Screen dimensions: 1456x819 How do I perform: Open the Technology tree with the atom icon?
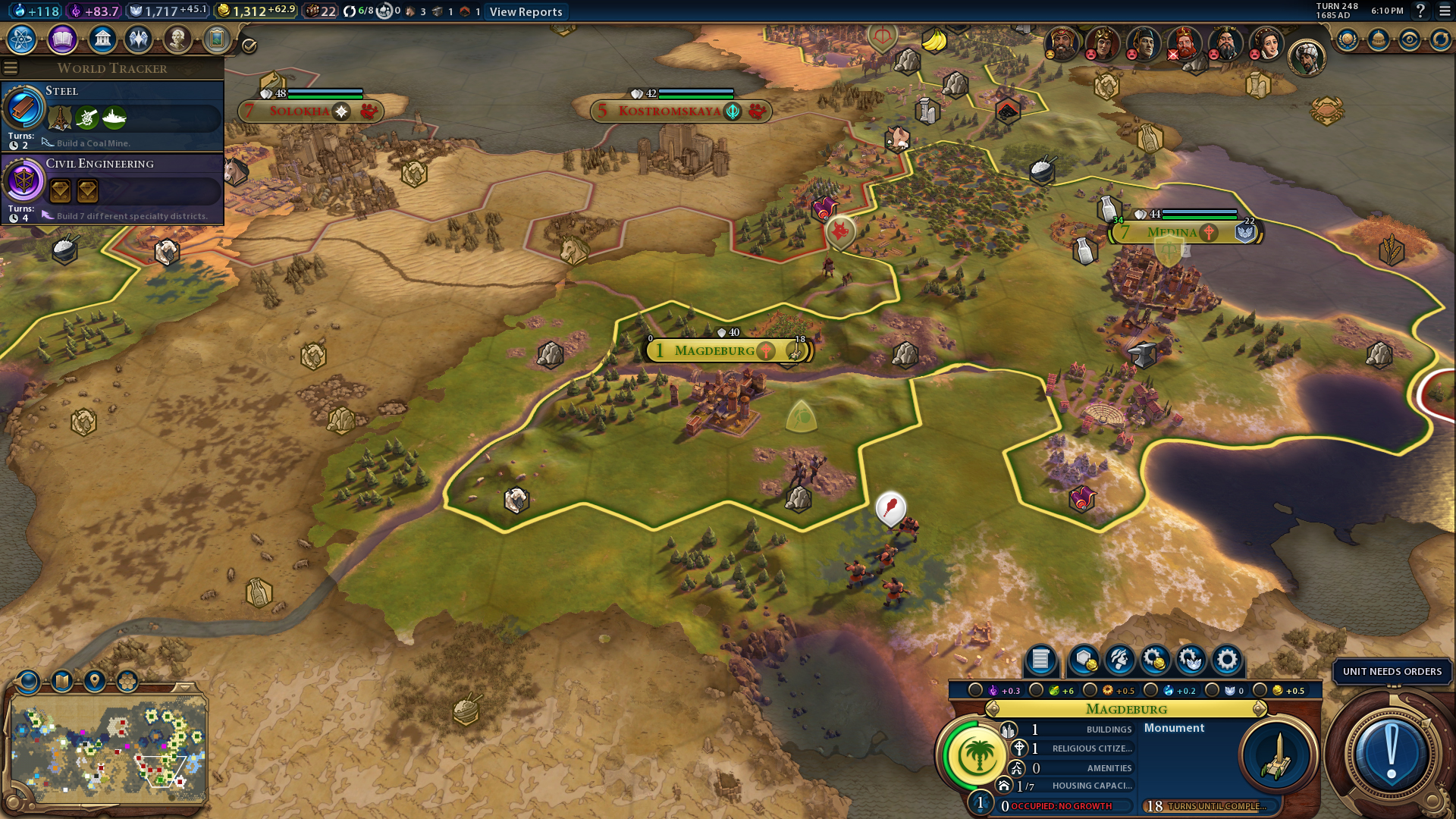(21, 39)
